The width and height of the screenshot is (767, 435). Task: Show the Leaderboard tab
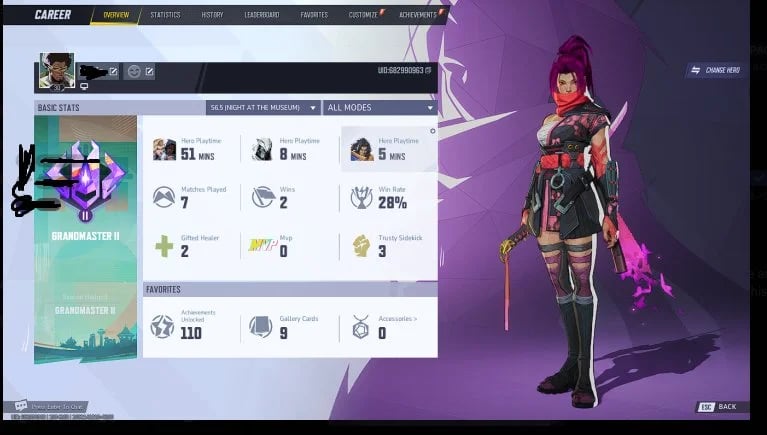coord(261,15)
